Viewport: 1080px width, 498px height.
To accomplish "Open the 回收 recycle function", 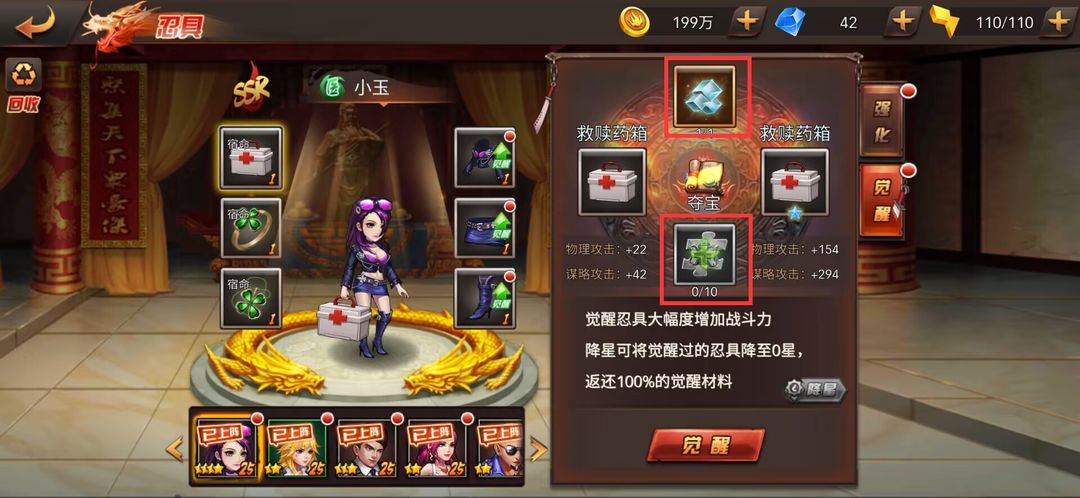I will (x=23, y=84).
